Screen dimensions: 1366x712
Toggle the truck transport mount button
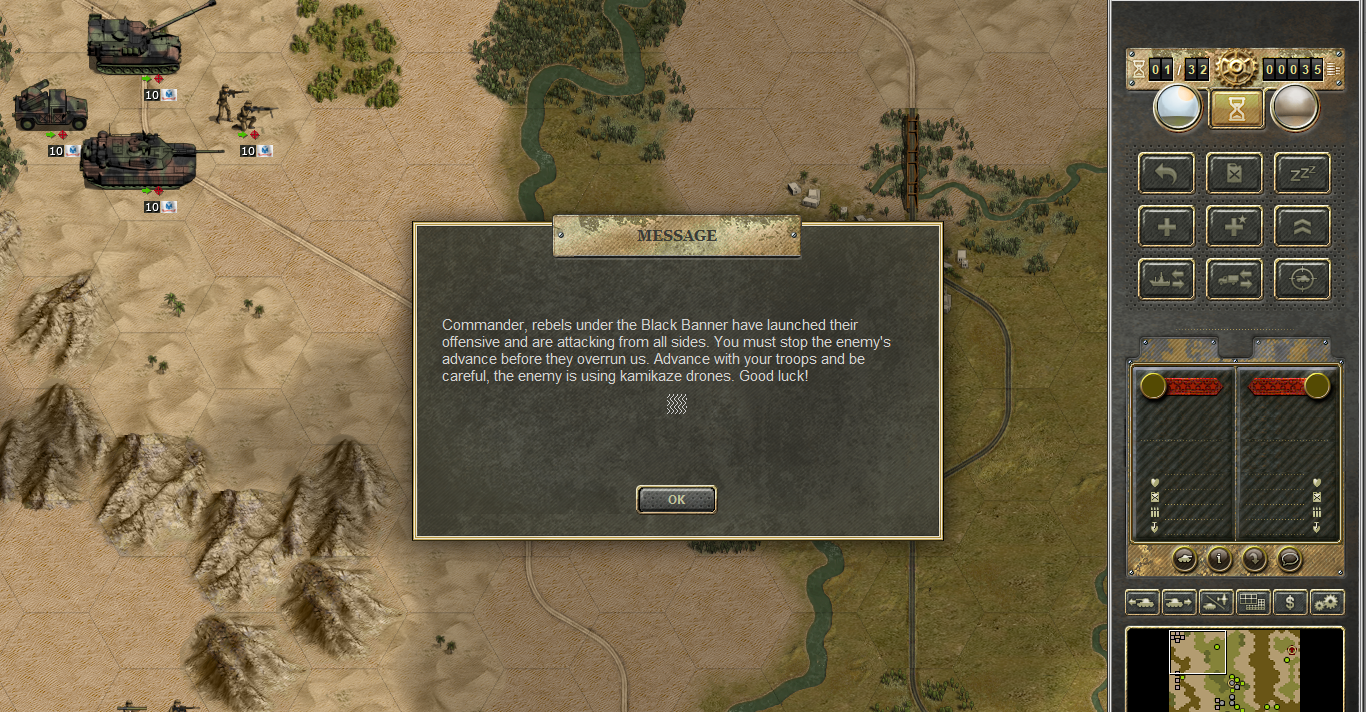[x=1234, y=279]
